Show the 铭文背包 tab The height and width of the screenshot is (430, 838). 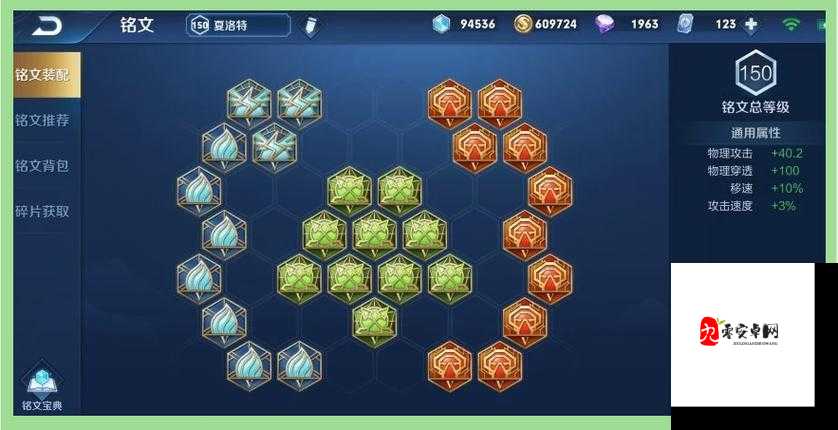point(42,166)
